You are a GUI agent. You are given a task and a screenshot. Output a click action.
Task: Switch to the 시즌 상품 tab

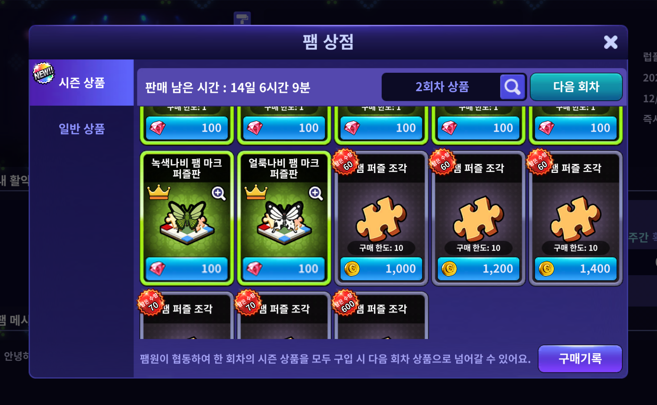click(x=82, y=83)
